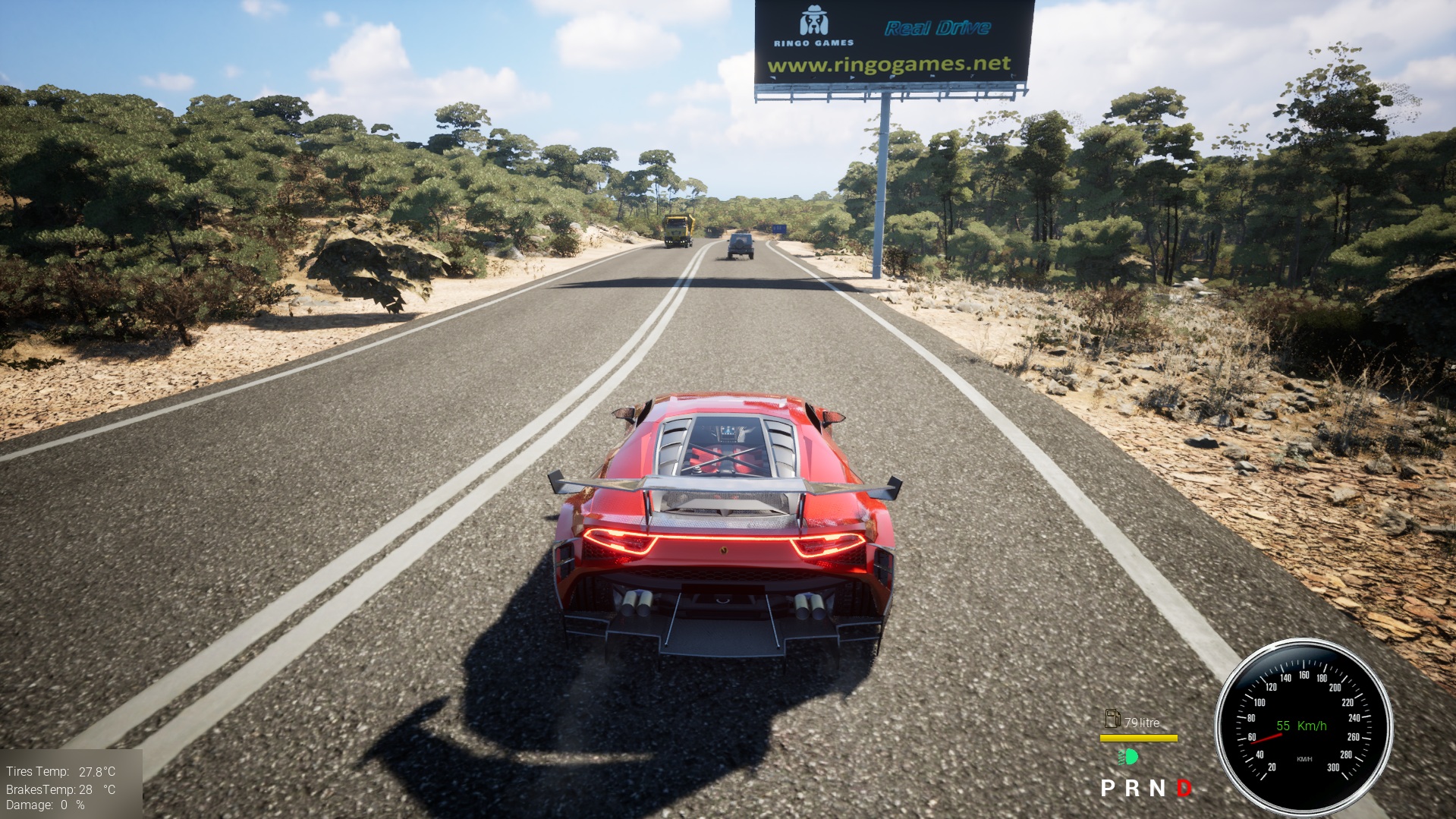Click the KM/H label inside the speedometer
The height and width of the screenshot is (819, 1456).
(1305, 759)
